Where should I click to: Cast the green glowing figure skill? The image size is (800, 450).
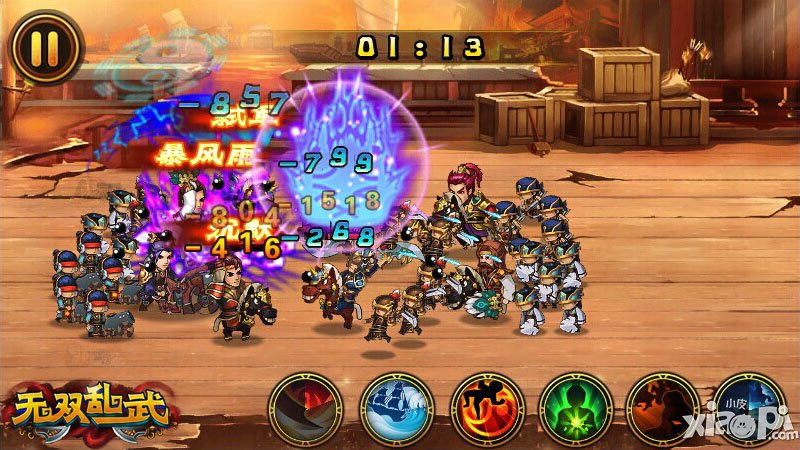574,408
